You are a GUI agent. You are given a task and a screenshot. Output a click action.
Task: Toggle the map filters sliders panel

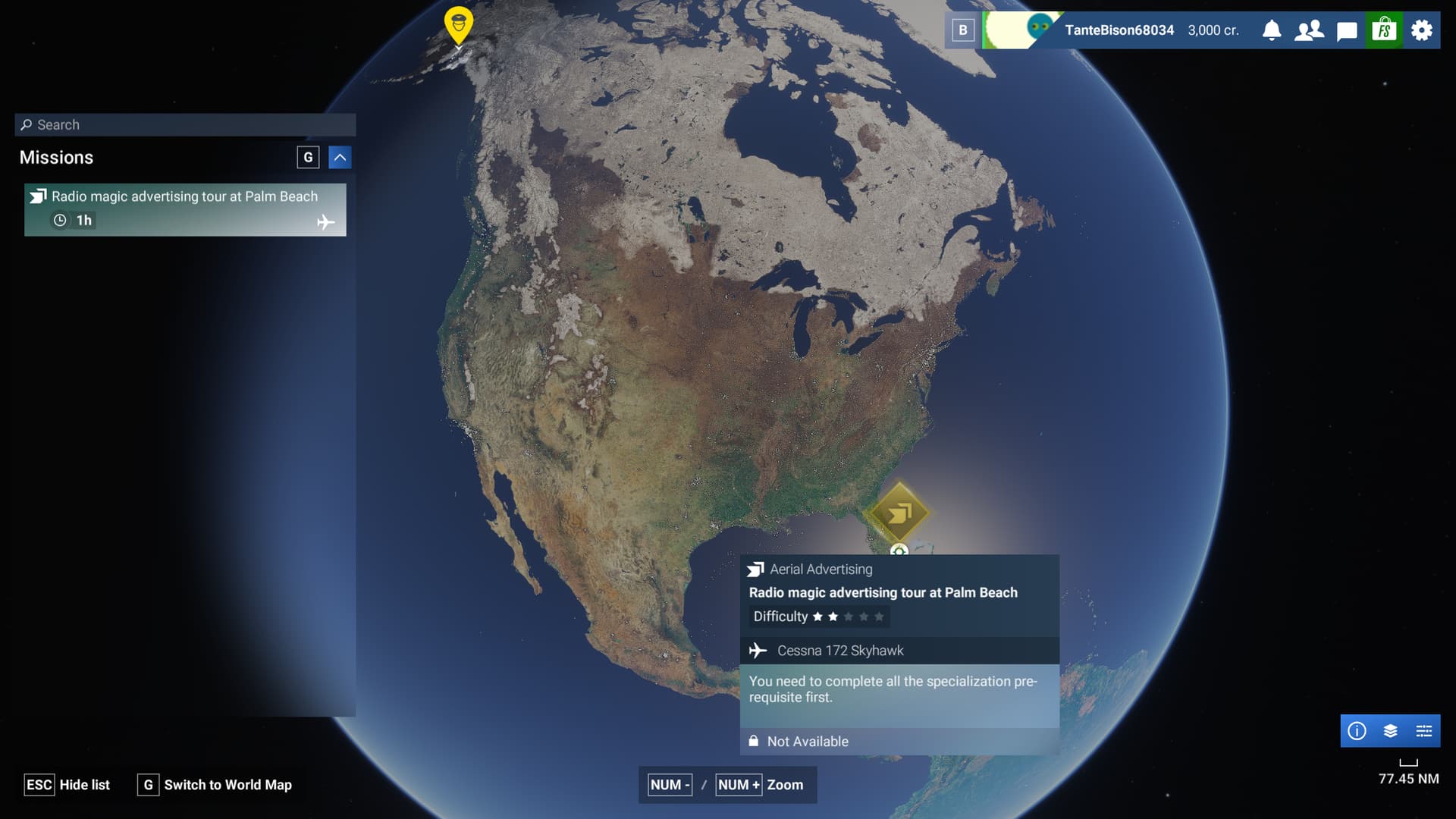tap(1423, 730)
